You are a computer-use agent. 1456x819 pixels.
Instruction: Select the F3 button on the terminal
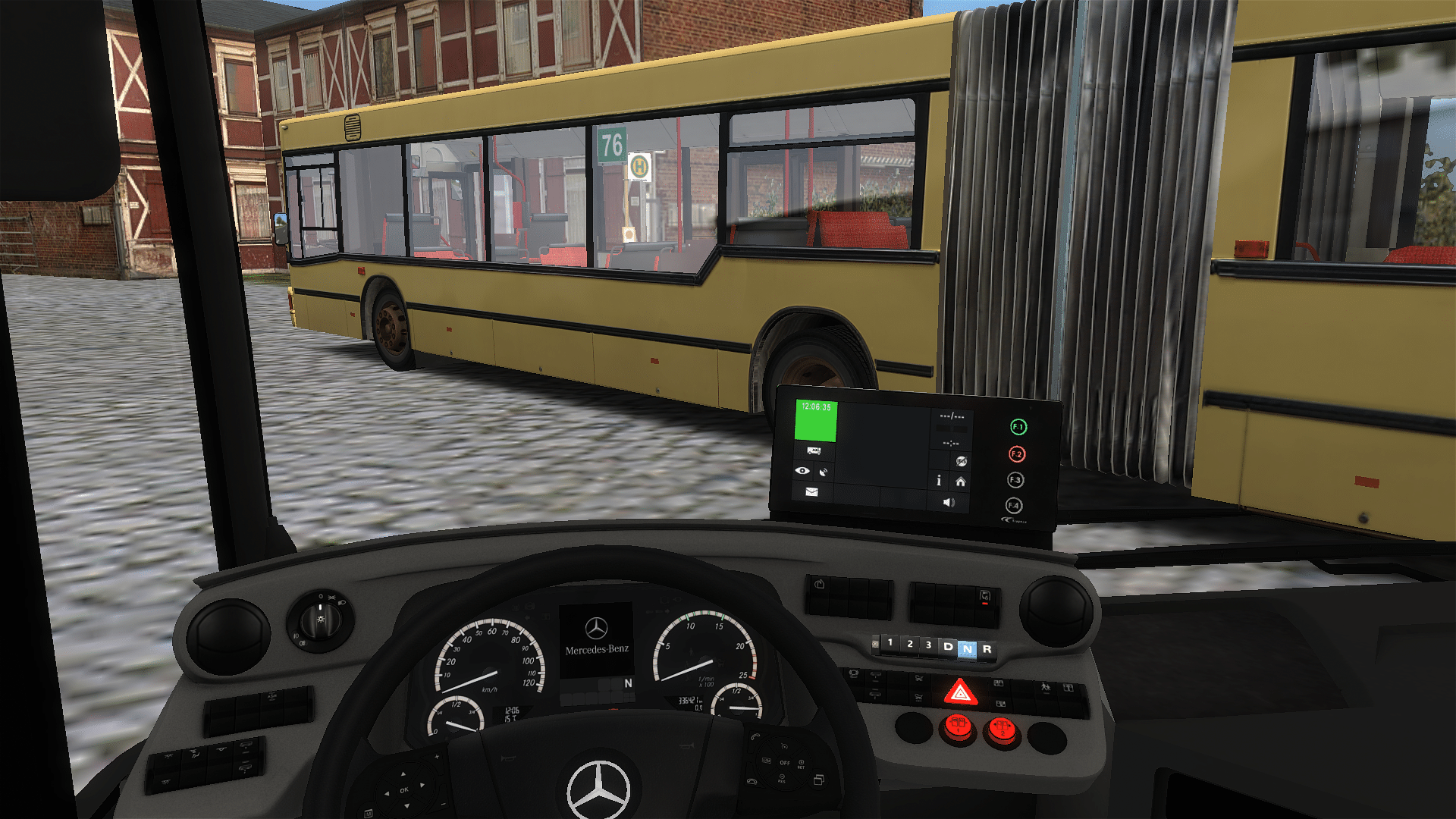[x=1015, y=480]
